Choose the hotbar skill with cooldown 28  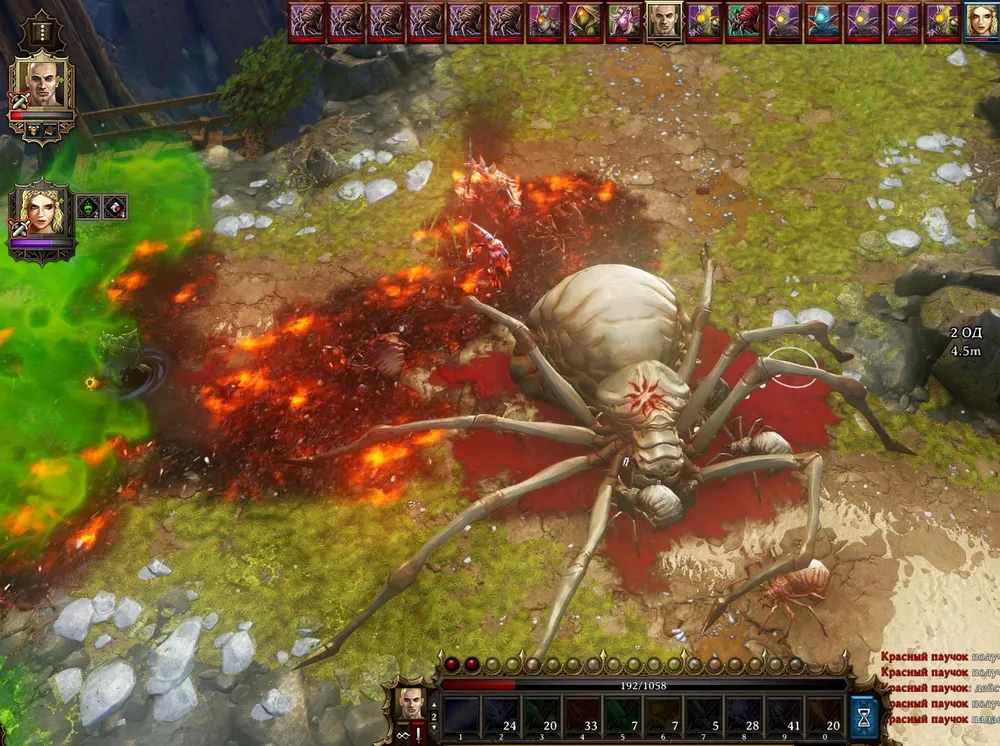click(x=743, y=716)
